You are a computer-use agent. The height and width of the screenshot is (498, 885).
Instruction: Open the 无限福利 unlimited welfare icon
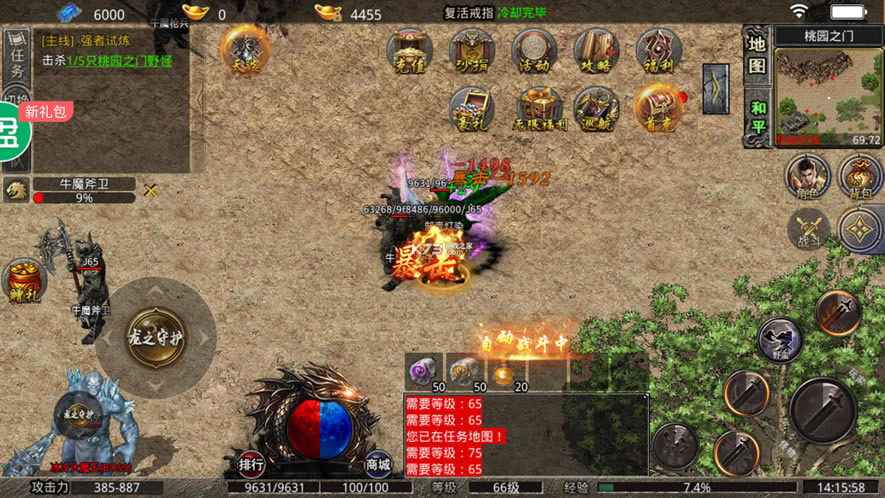[539, 109]
